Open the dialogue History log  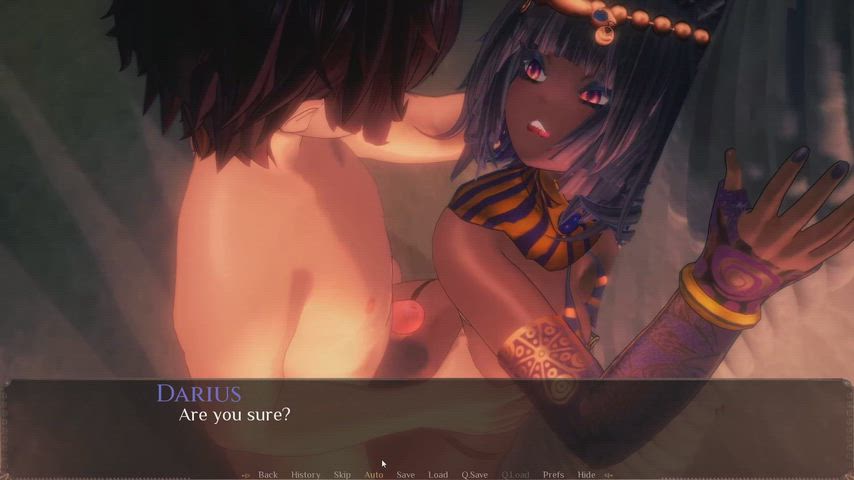[x=305, y=474]
